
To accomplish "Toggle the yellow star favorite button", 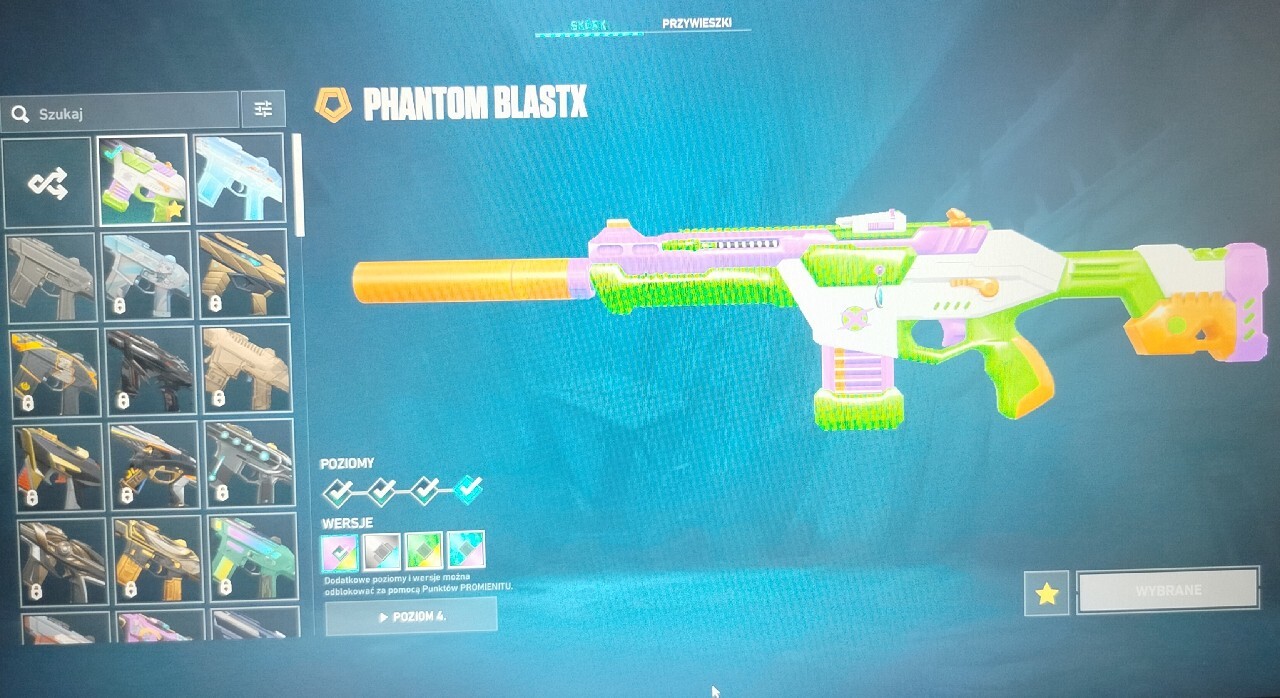I will pos(1046,593).
